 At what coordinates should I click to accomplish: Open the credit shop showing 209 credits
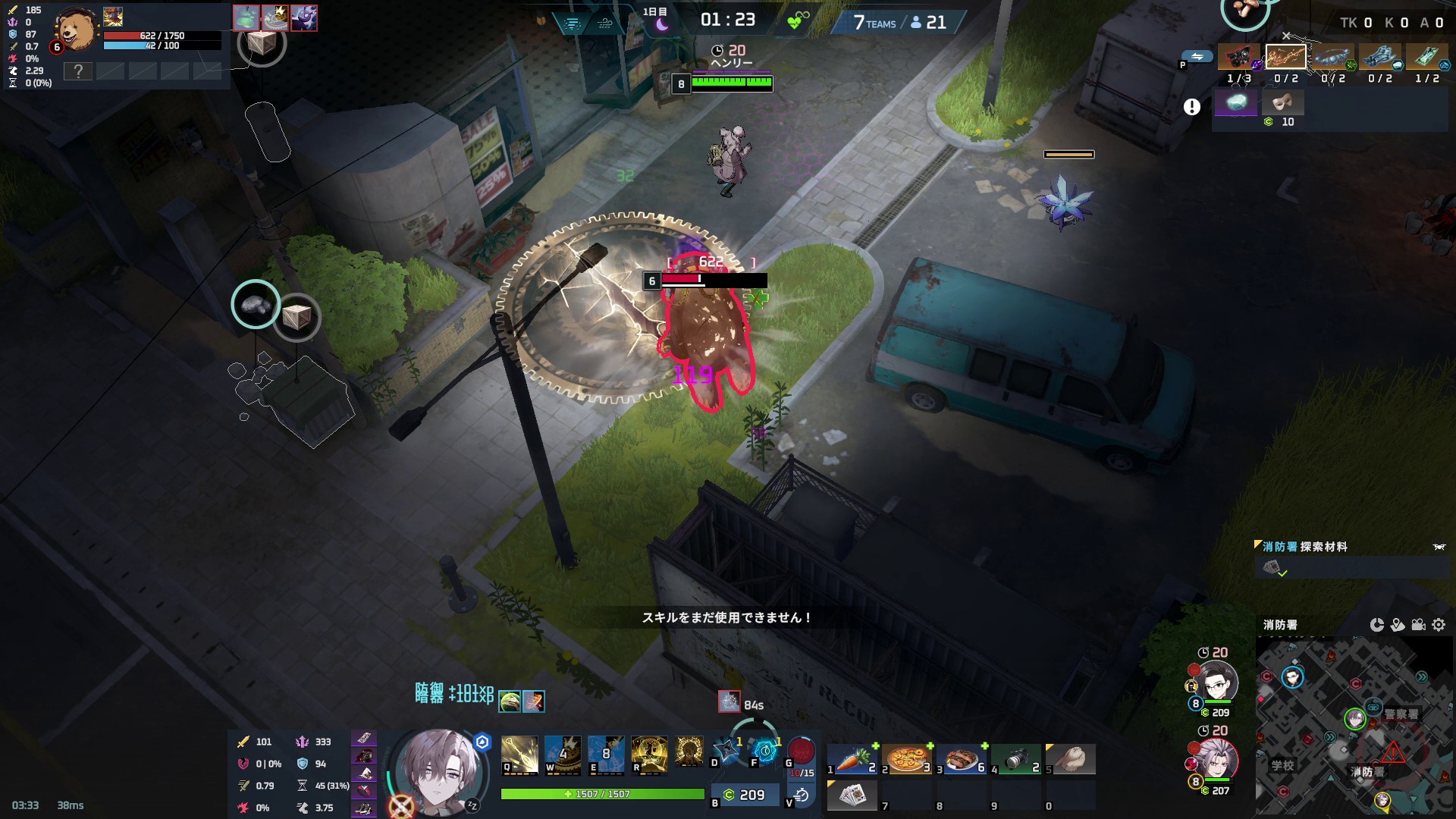click(x=745, y=795)
